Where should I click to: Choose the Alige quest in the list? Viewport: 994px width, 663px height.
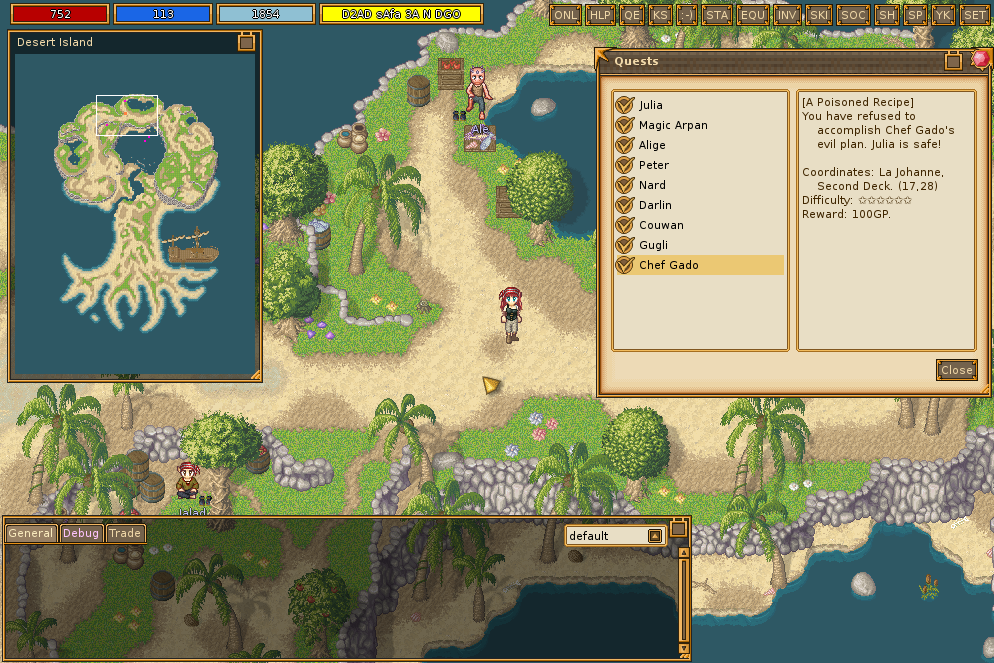pyautogui.click(x=652, y=145)
